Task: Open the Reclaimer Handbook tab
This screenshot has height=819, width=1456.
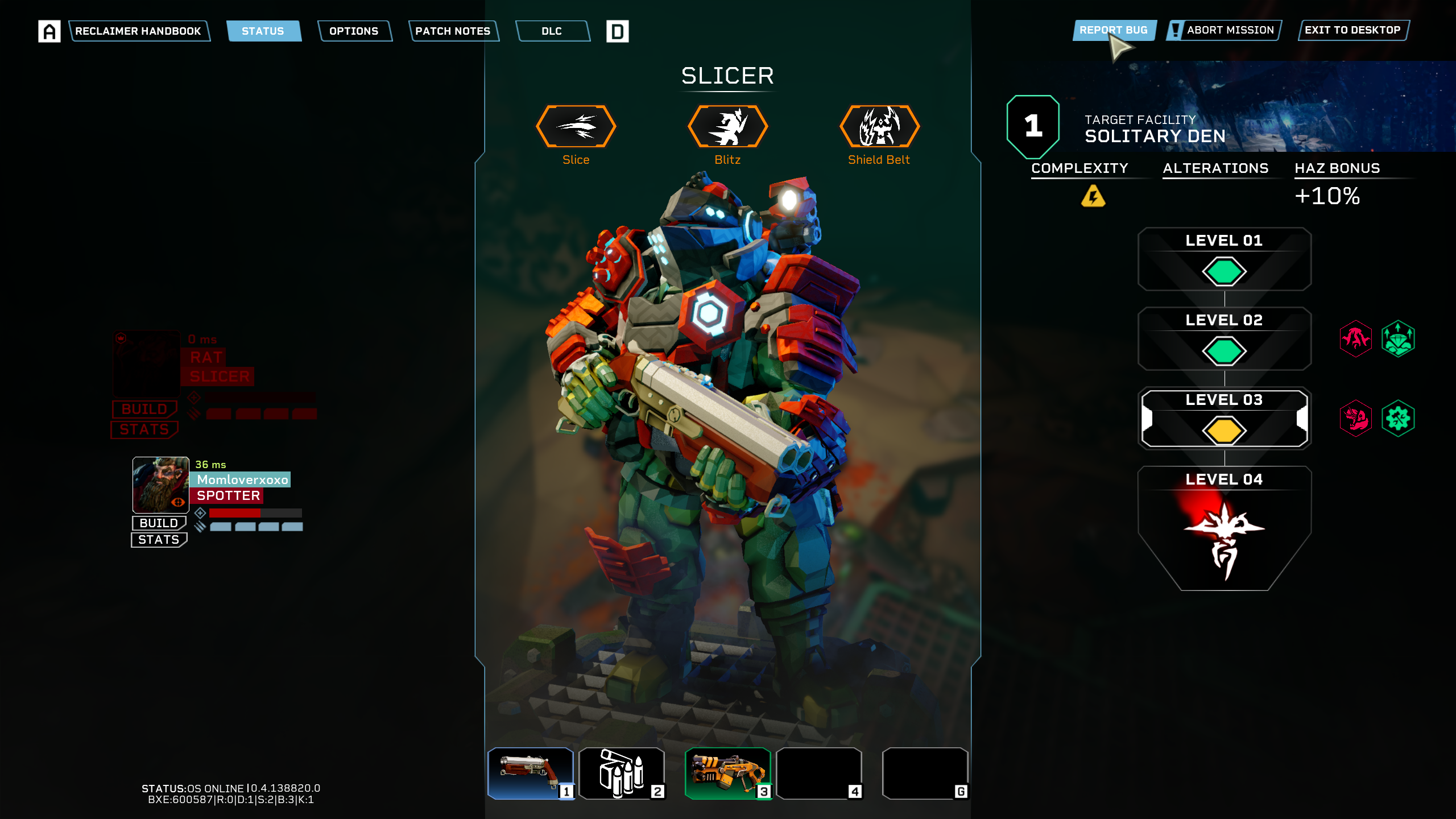Action: pos(138,31)
